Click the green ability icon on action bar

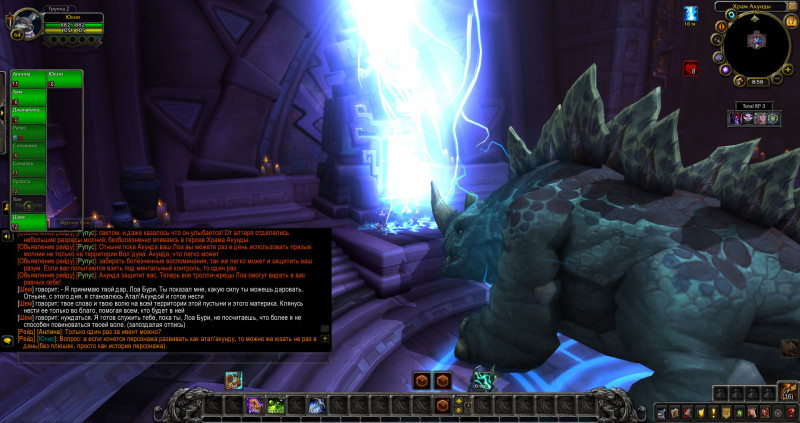click(x=275, y=405)
